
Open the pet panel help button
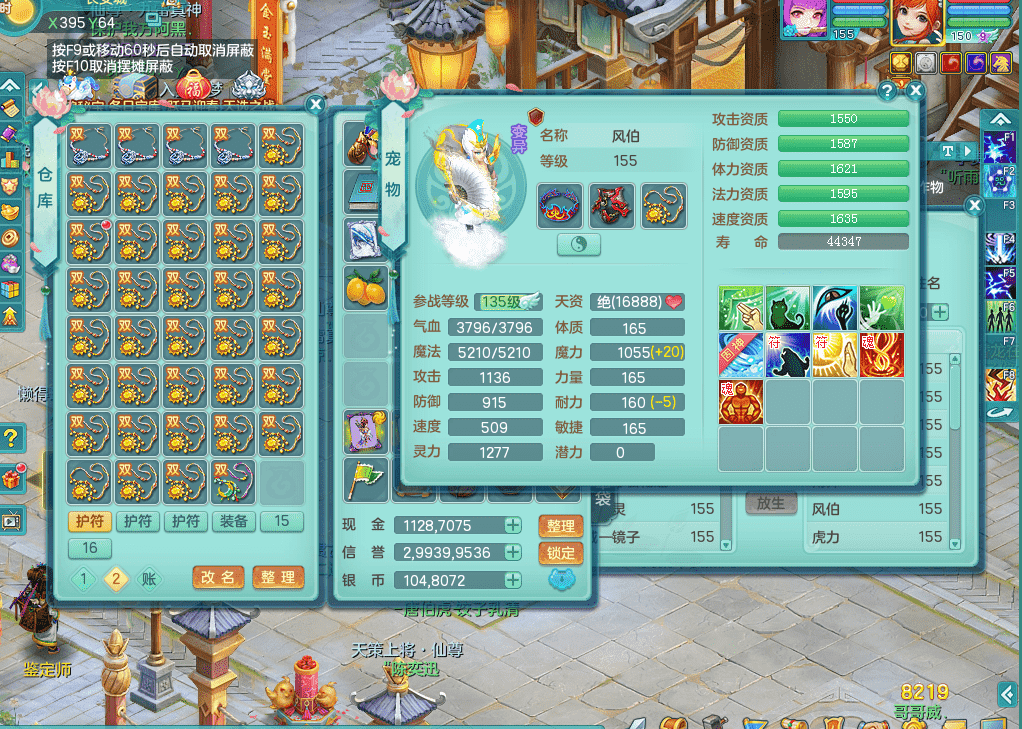coord(887,90)
